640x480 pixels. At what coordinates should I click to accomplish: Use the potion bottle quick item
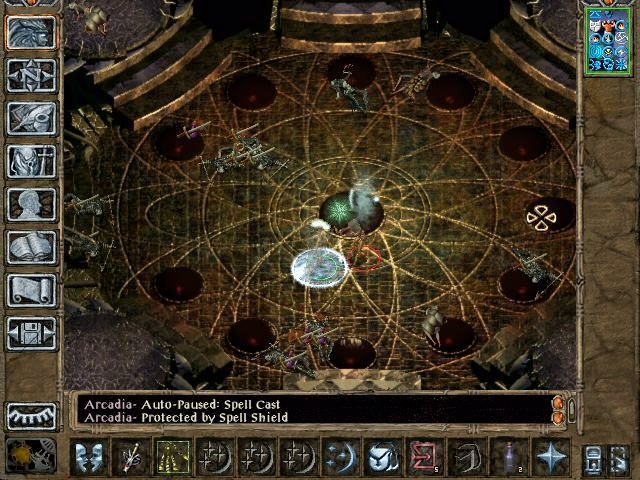[511, 456]
